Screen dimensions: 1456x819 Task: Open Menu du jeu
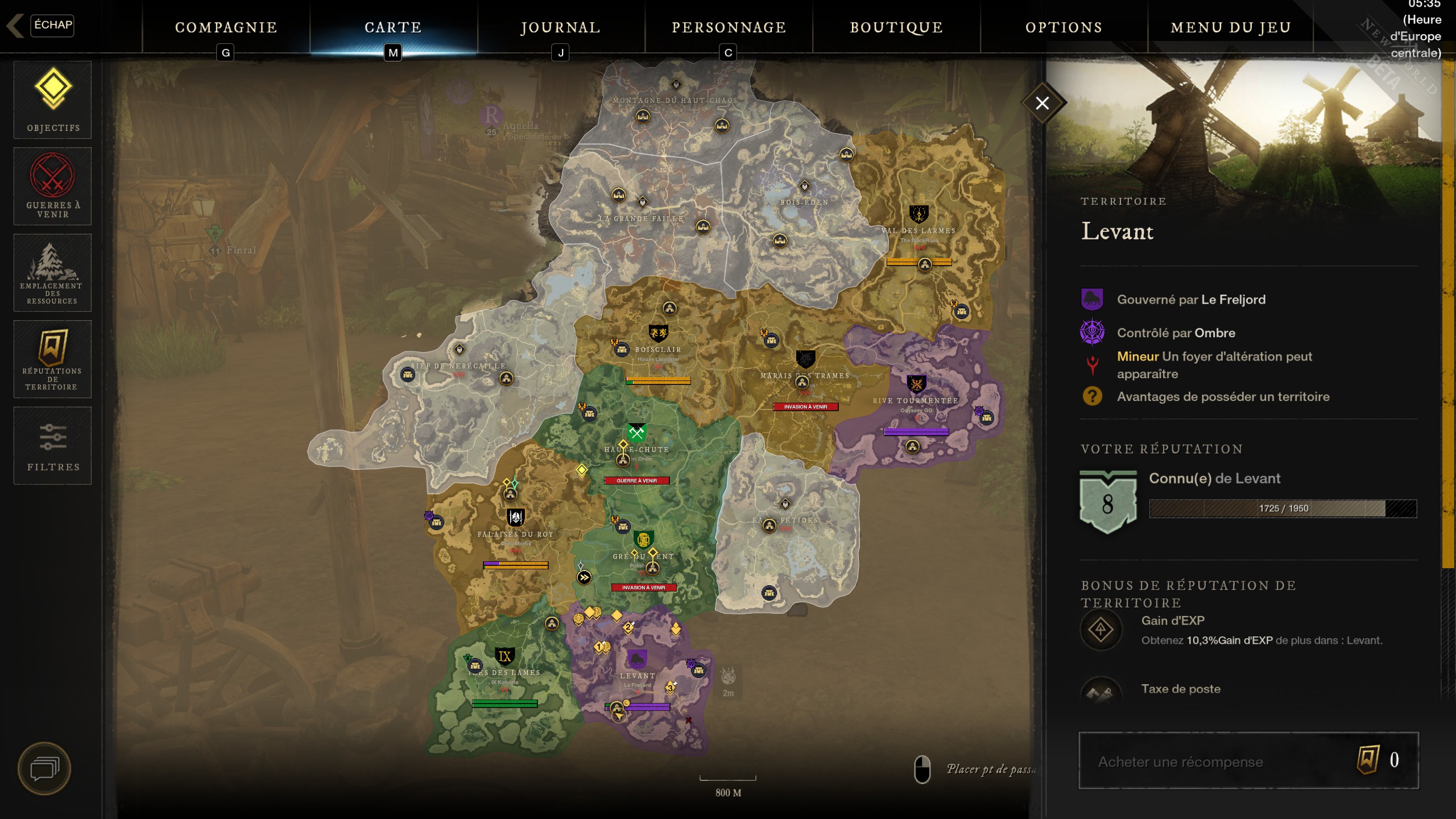click(1231, 27)
